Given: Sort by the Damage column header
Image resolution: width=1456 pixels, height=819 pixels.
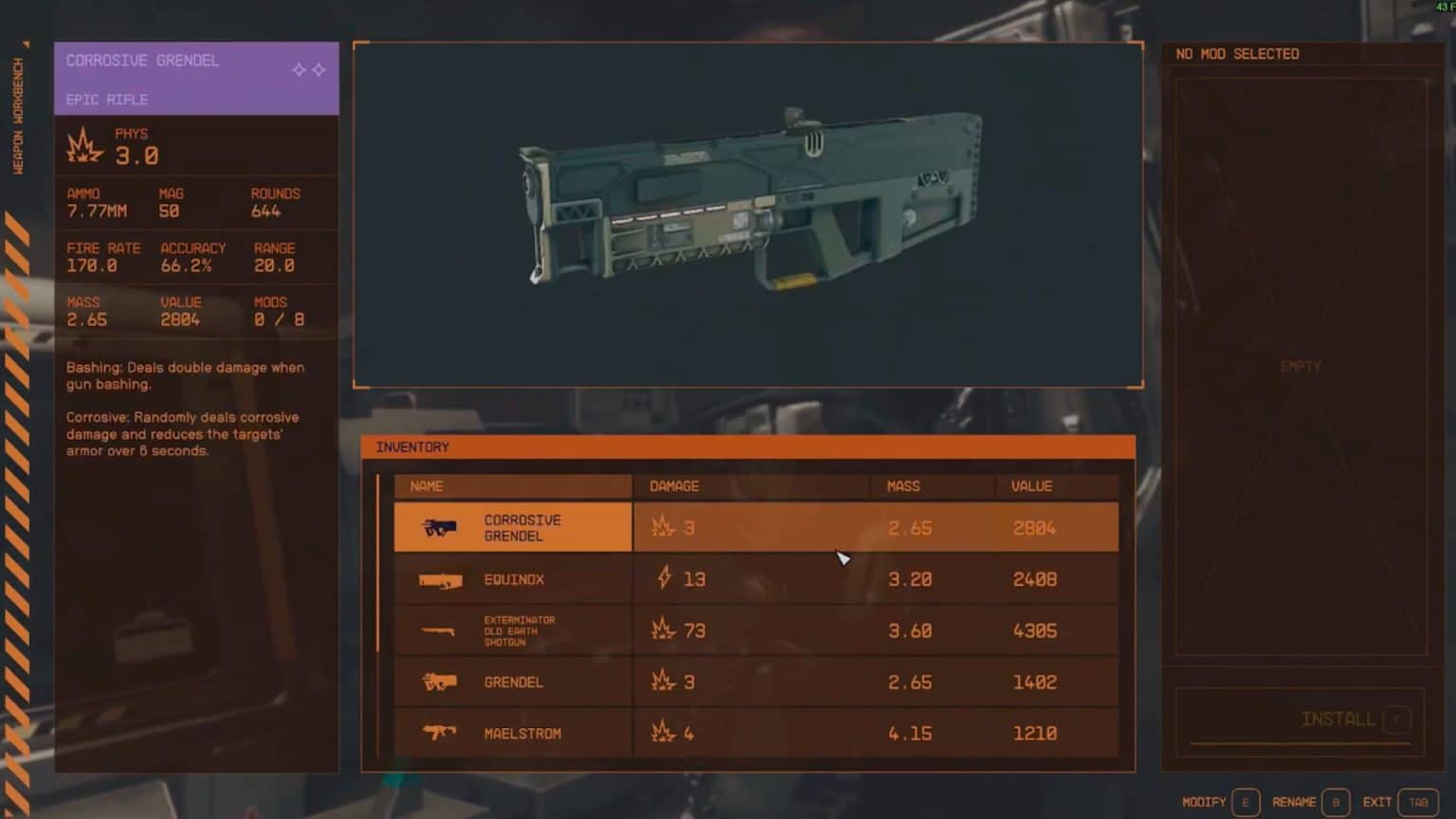Looking at the screenshot, I should pos(673,485).
